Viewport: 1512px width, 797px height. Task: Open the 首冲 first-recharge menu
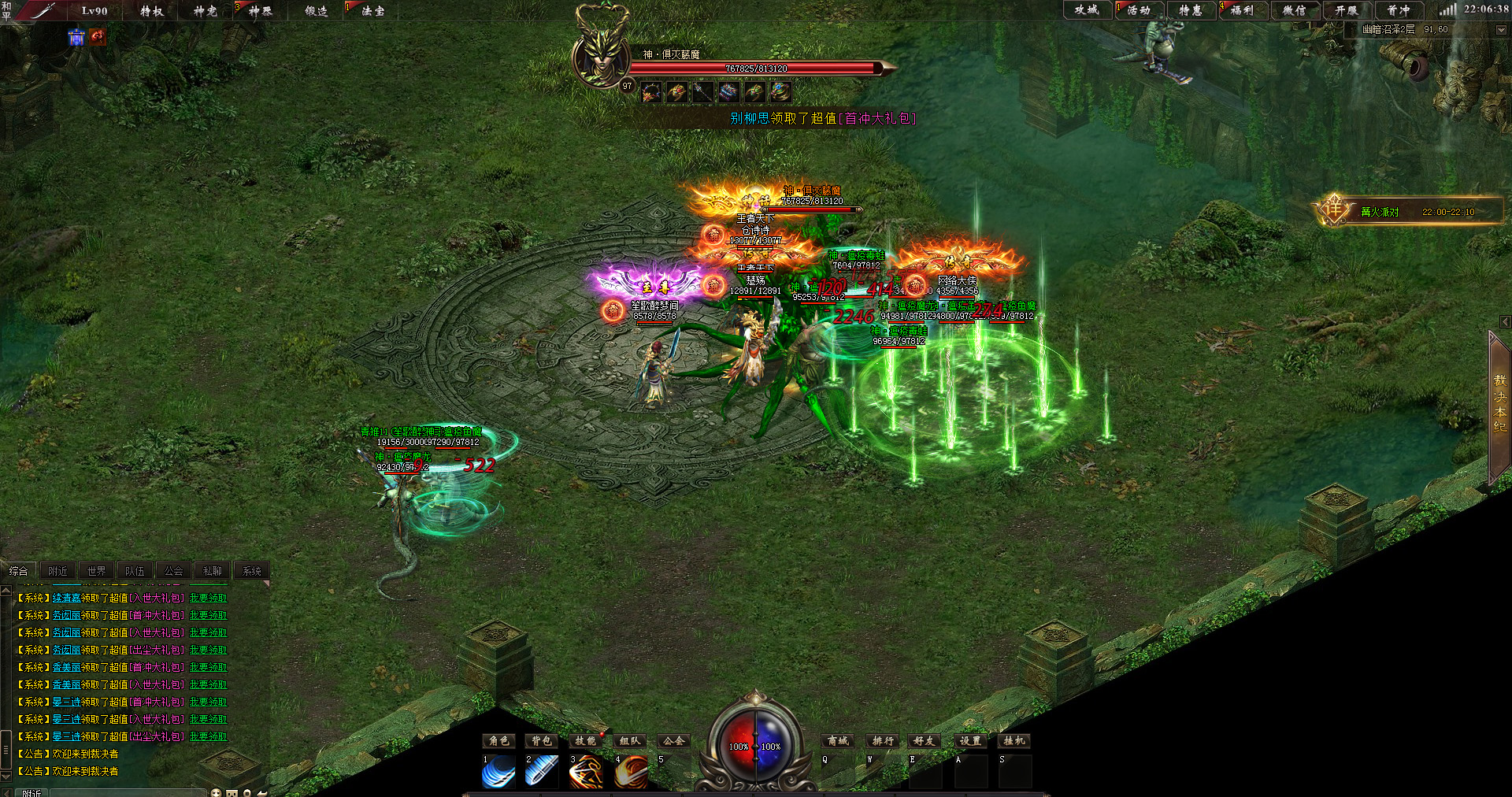tap(1398, 10)
